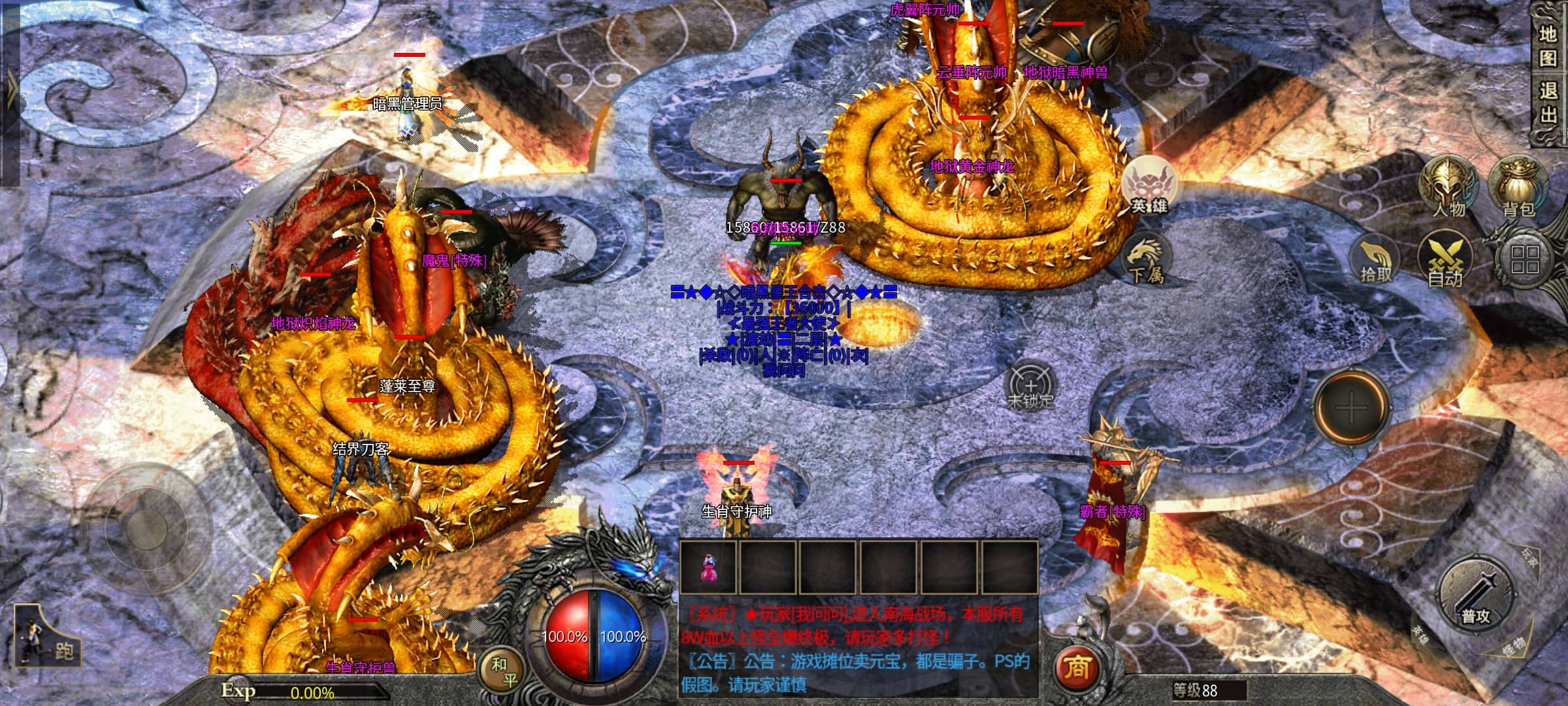1568x706 pixels.
Task: Open the character (人物) panel
Action: pos(1448,187)
